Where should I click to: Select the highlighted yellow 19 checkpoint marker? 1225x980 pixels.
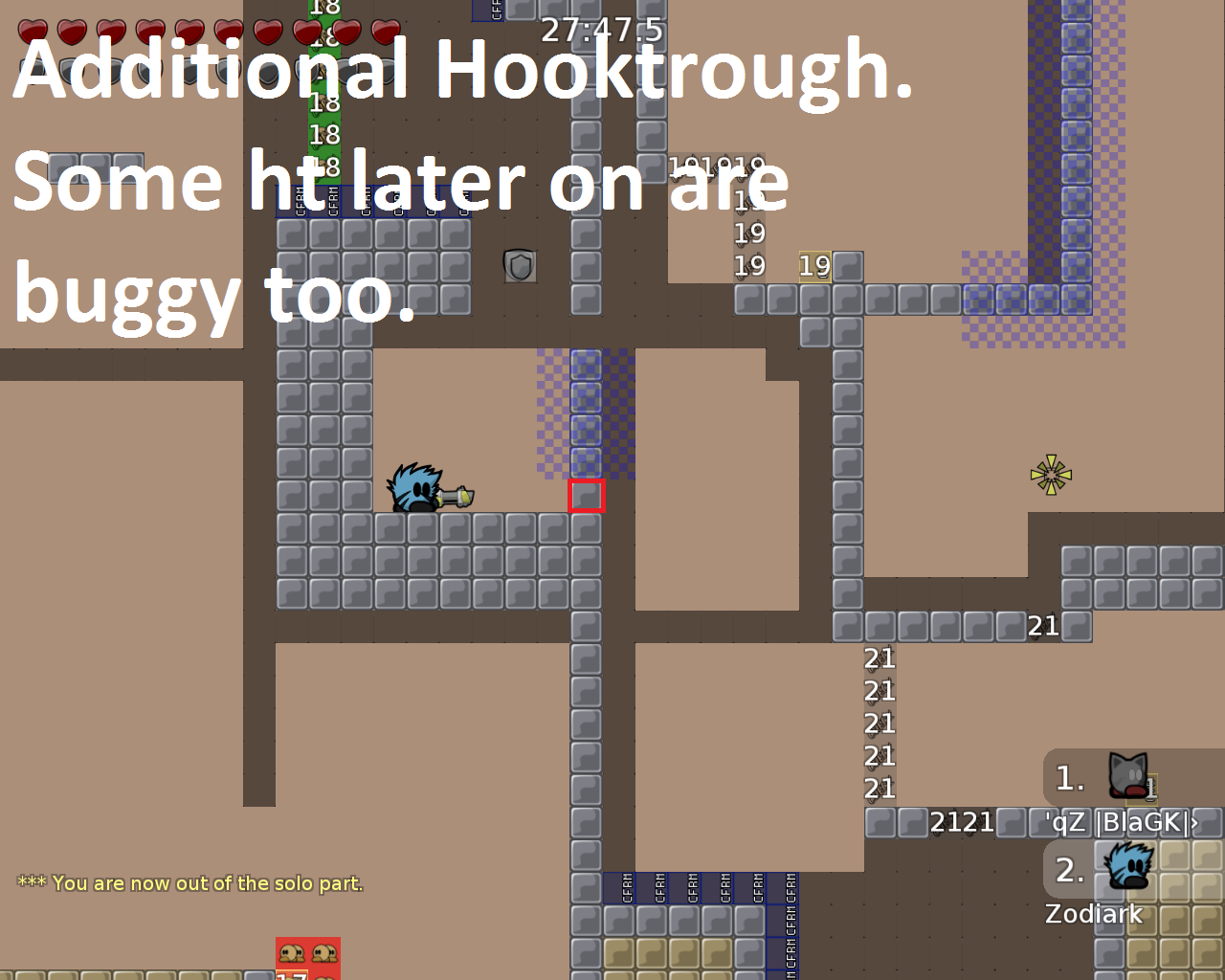click(x=815, y=267)
